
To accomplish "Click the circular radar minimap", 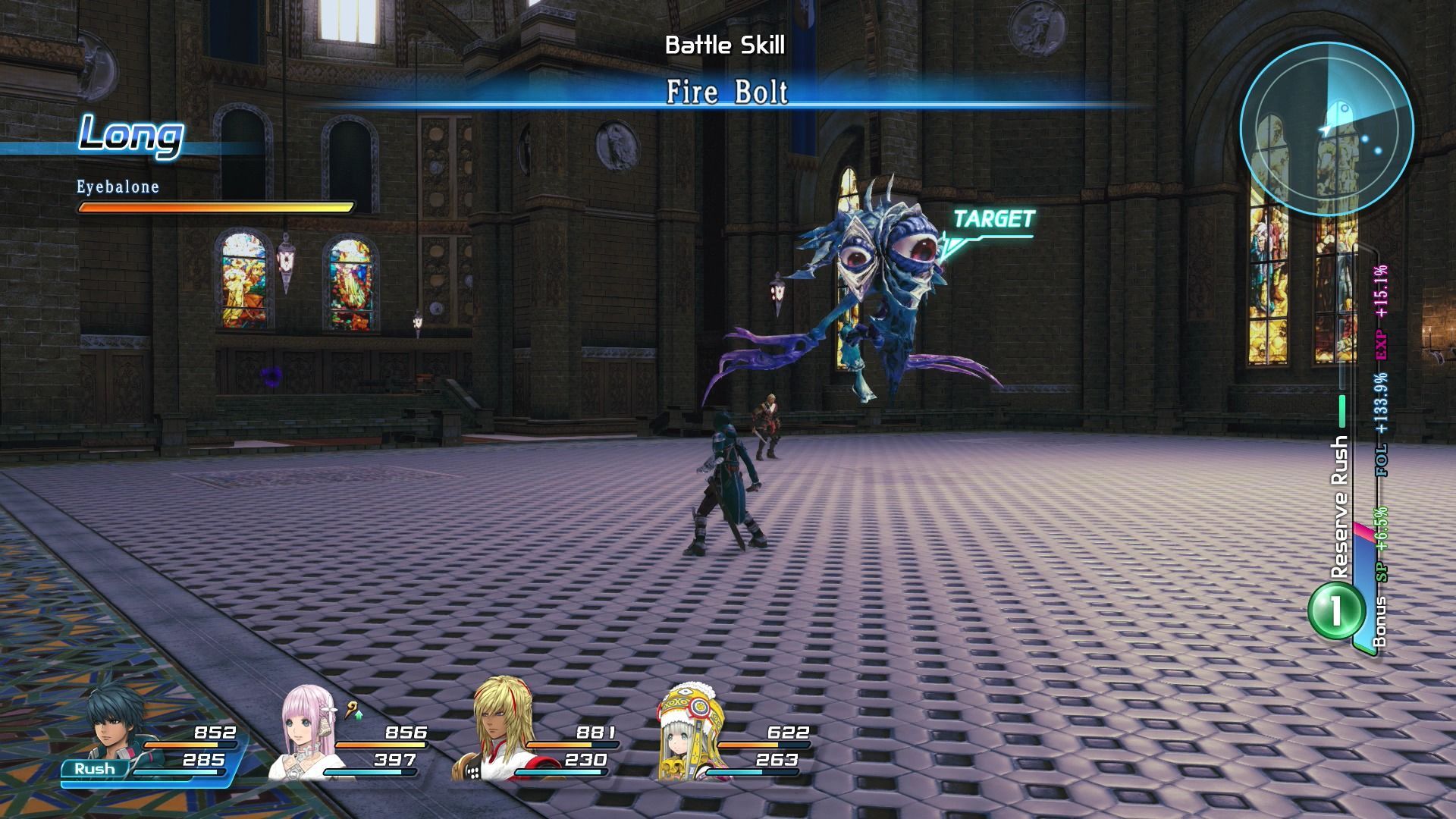I will point(1326,129).
